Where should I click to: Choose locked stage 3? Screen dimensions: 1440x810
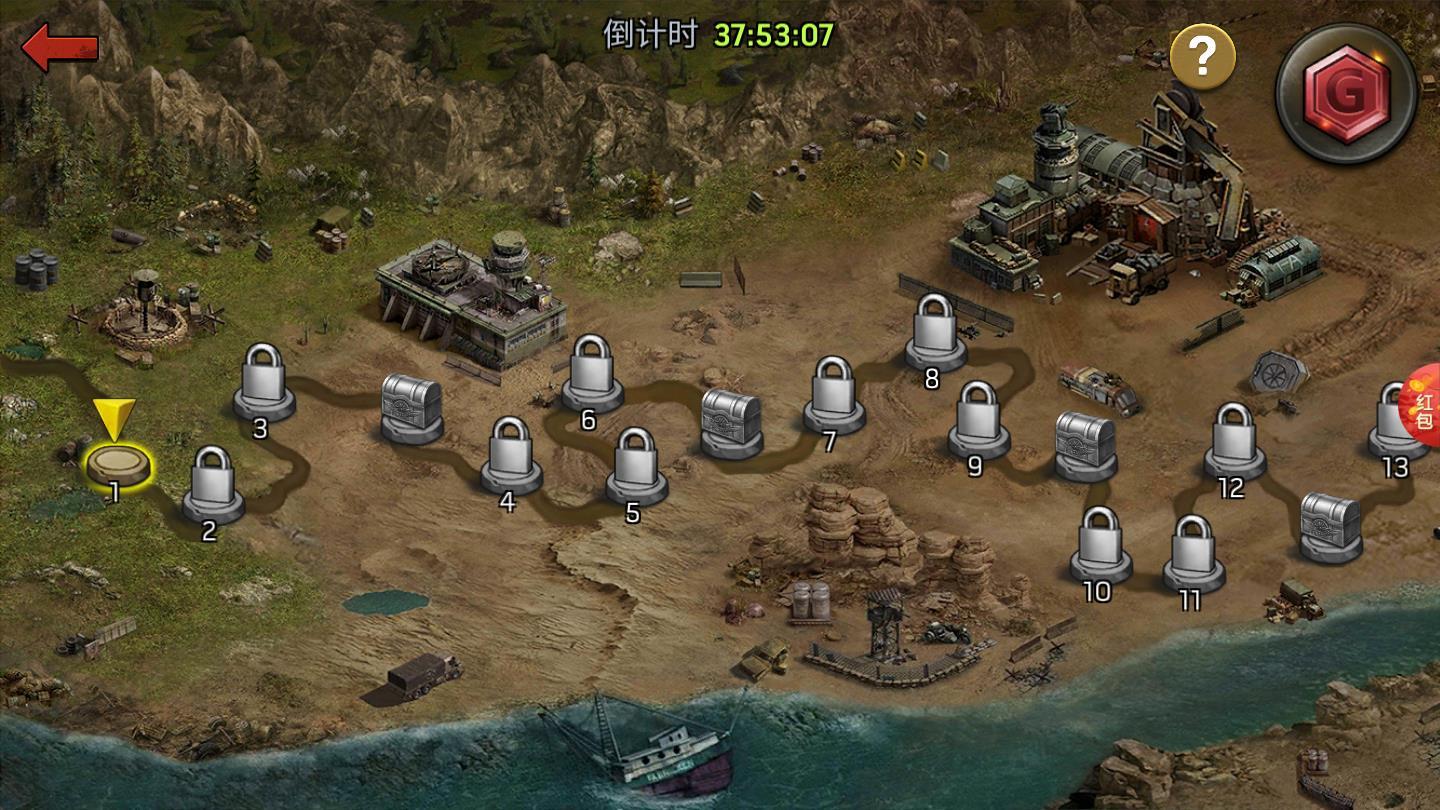click(x=264, y=380)
